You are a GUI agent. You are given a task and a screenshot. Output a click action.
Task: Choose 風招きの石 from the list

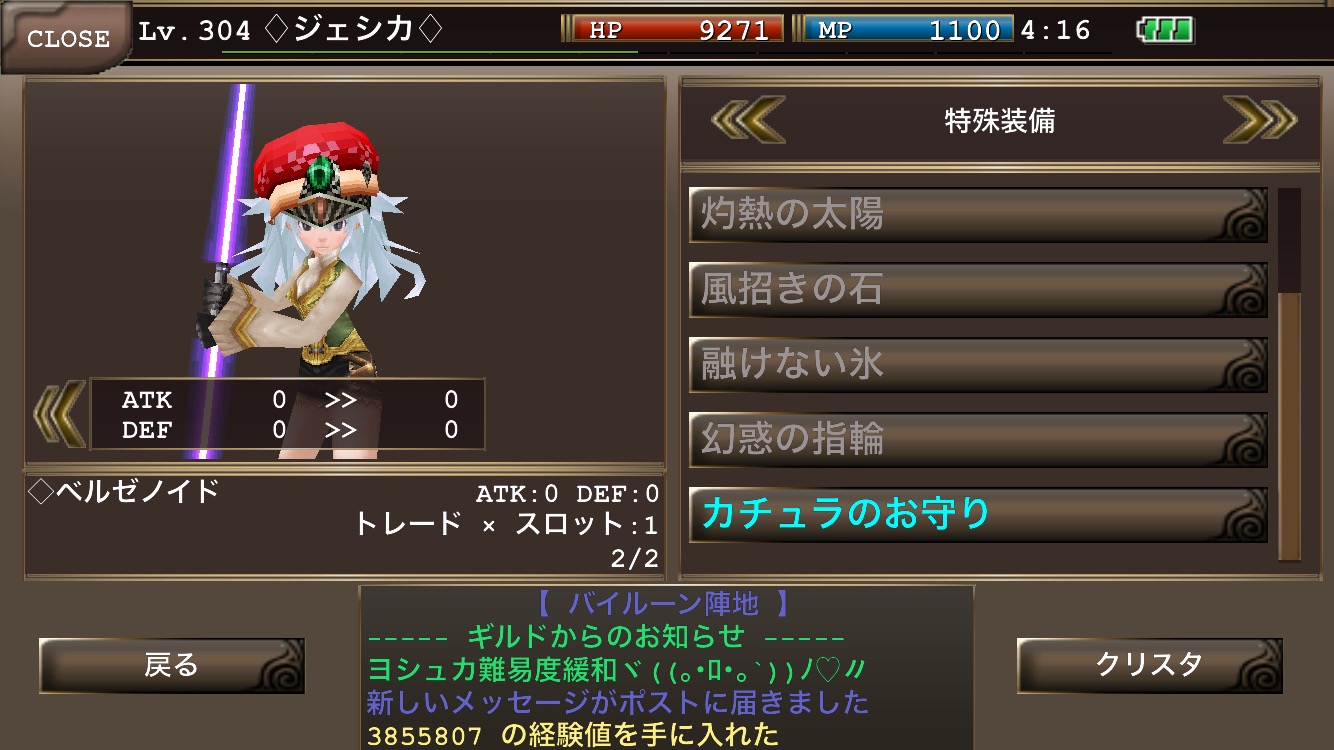point(977,290)
